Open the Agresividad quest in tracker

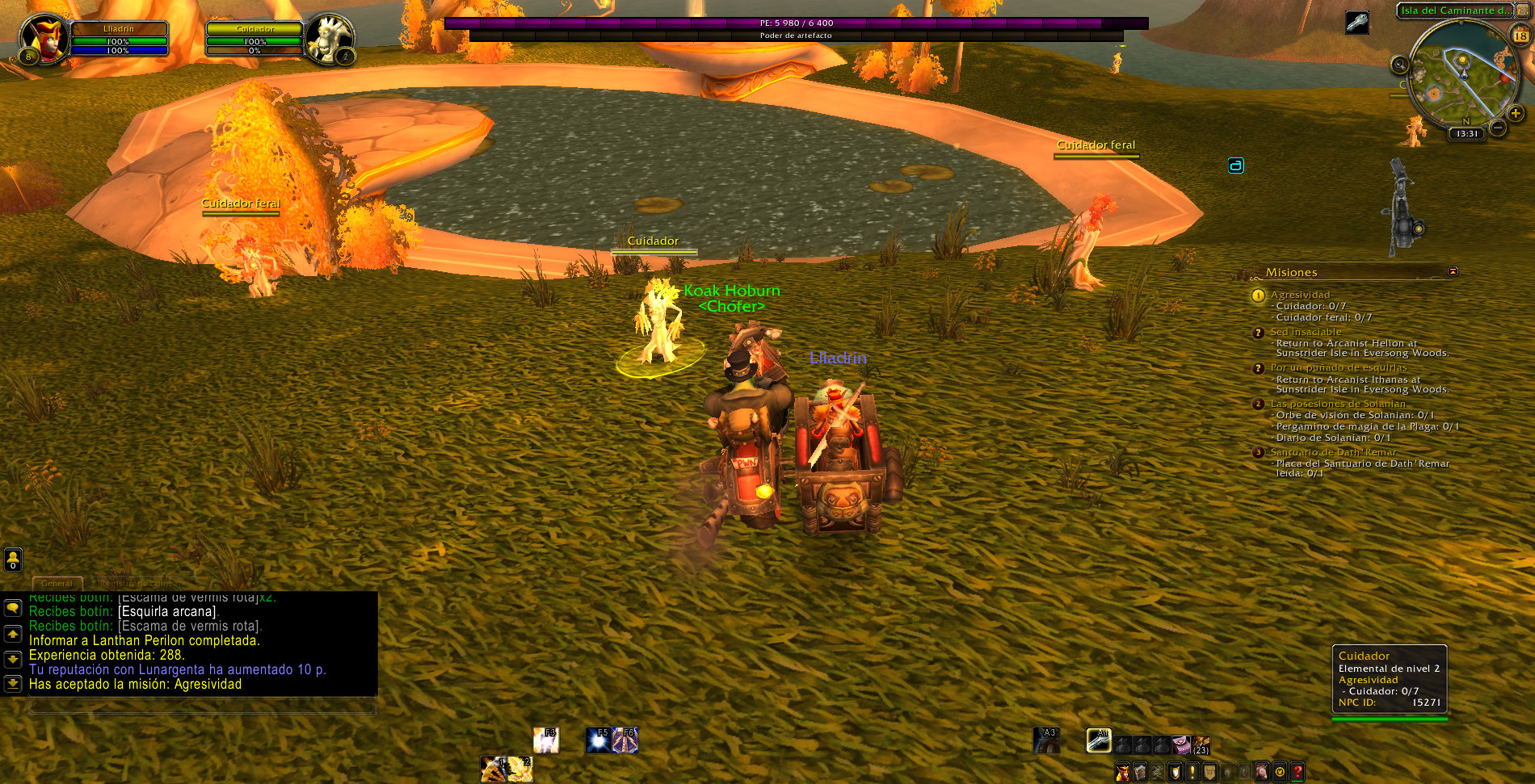[x=1300, y=295]
